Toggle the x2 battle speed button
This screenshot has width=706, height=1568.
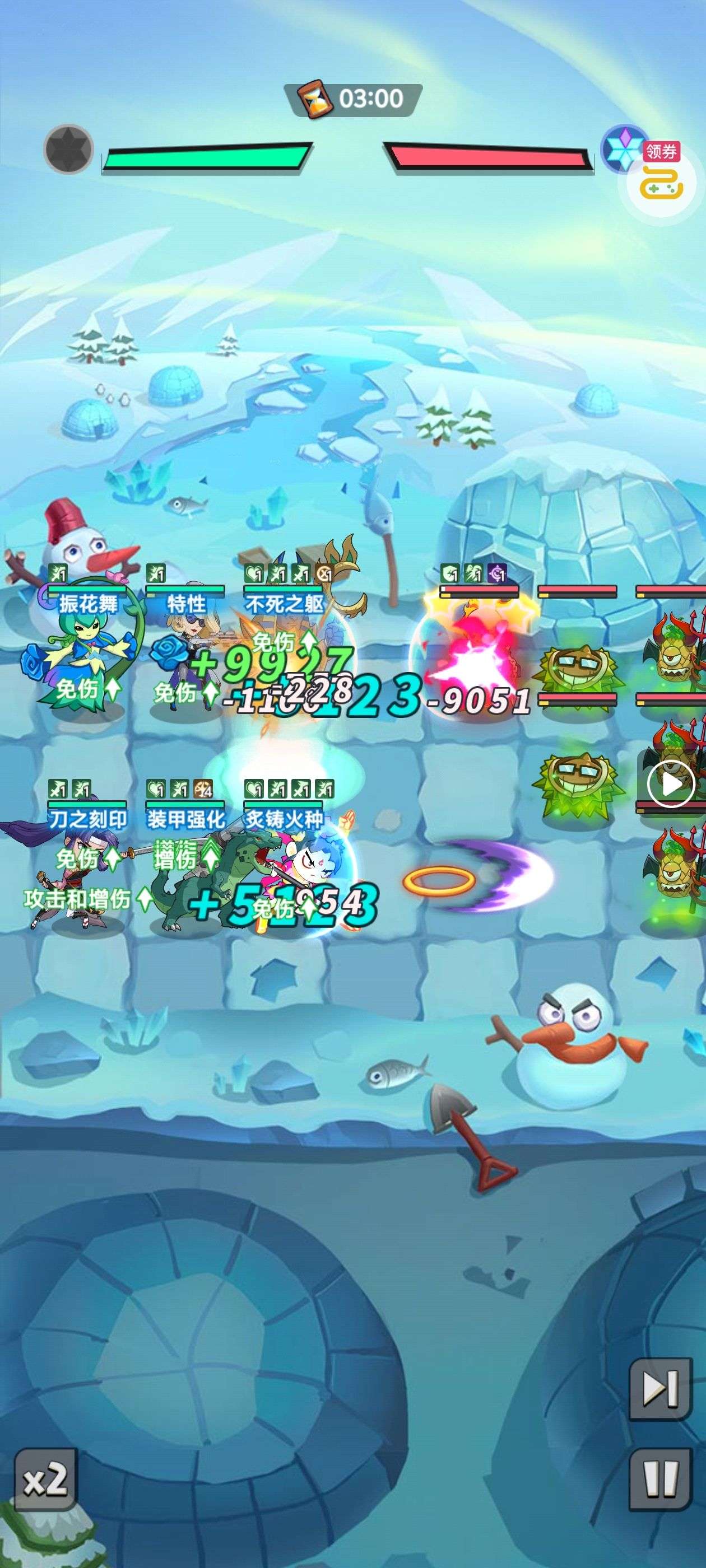coord(46,1479)
